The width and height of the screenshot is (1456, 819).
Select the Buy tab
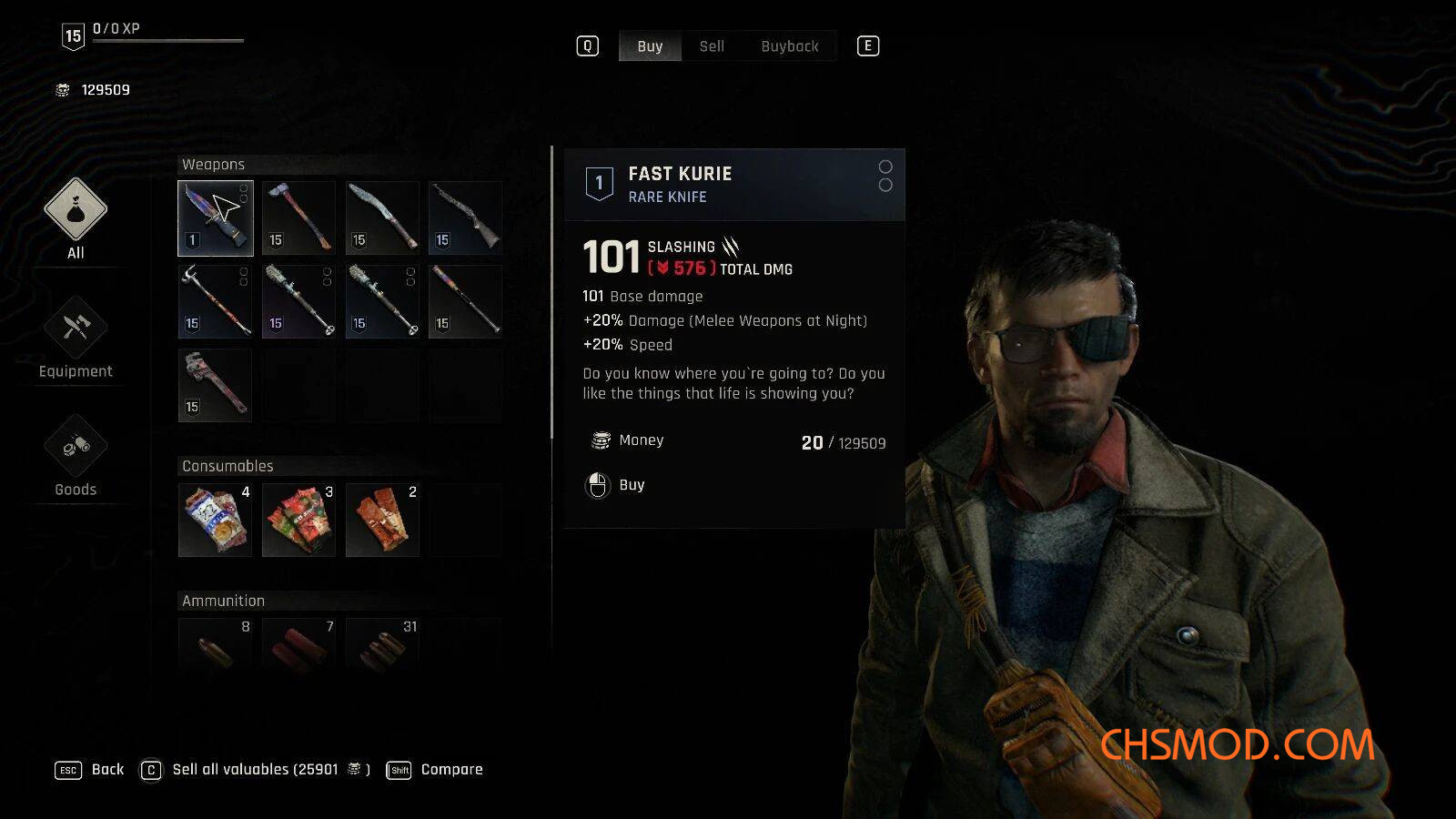tap(650, 46)
